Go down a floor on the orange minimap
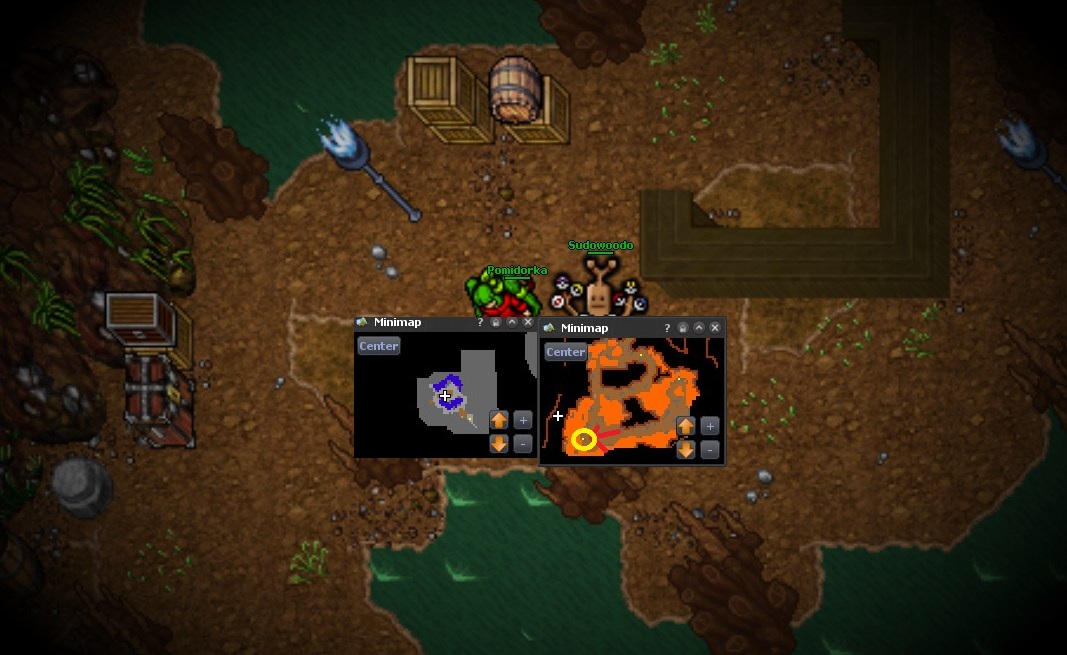This screenshot has height=655, width=1067. 686,450
